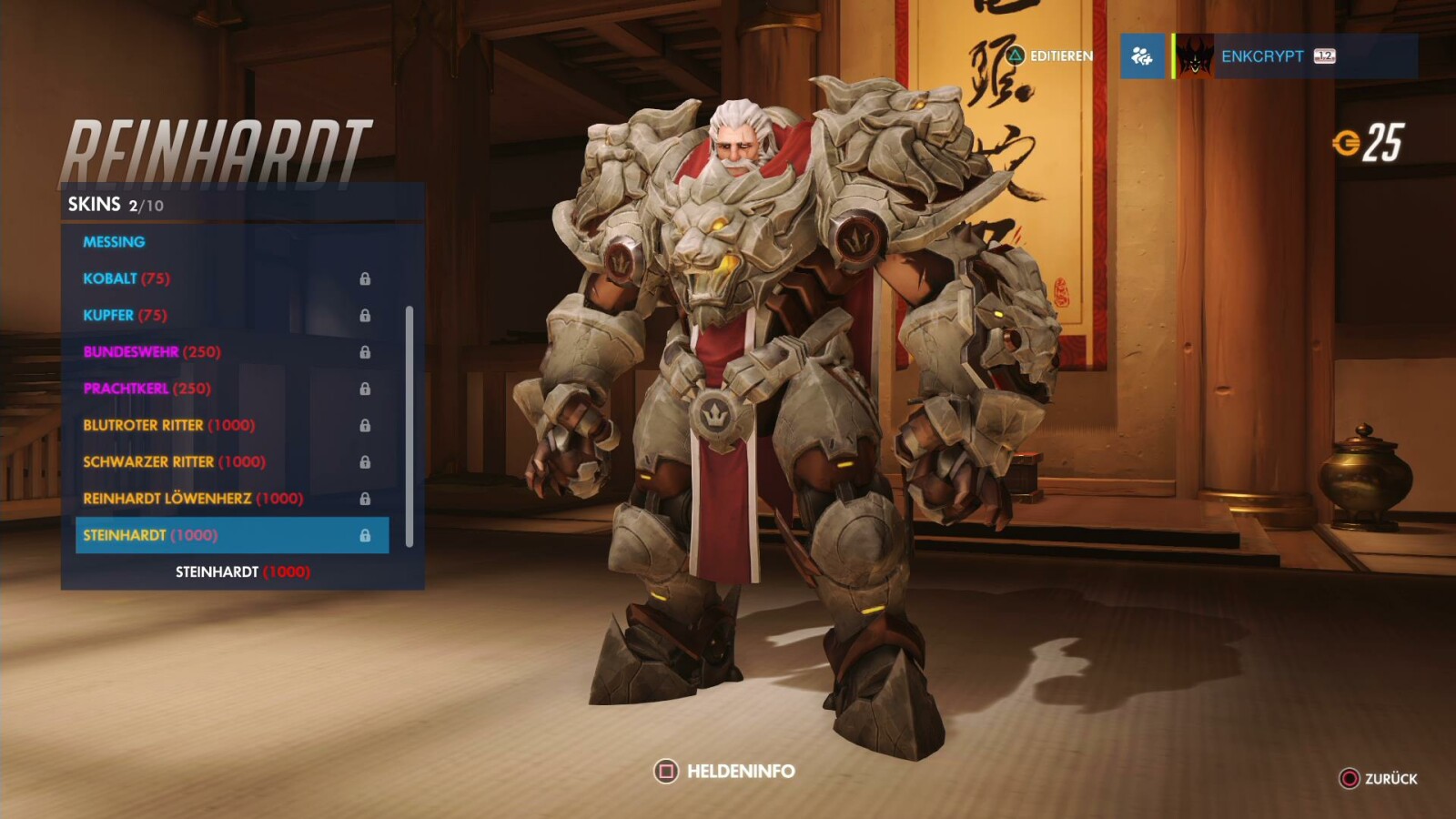Image resolution: width=1456 pixels, height=819 pixels.
Task: Select the PRACHTKERL skin
Action: click(x=146, y=389)
